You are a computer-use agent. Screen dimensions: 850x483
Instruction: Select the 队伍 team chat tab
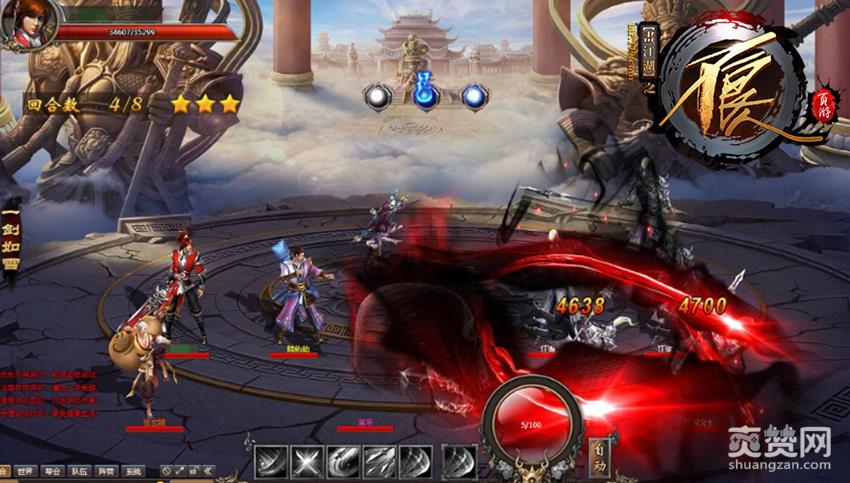pyautogui.click(x=80, y=471)
